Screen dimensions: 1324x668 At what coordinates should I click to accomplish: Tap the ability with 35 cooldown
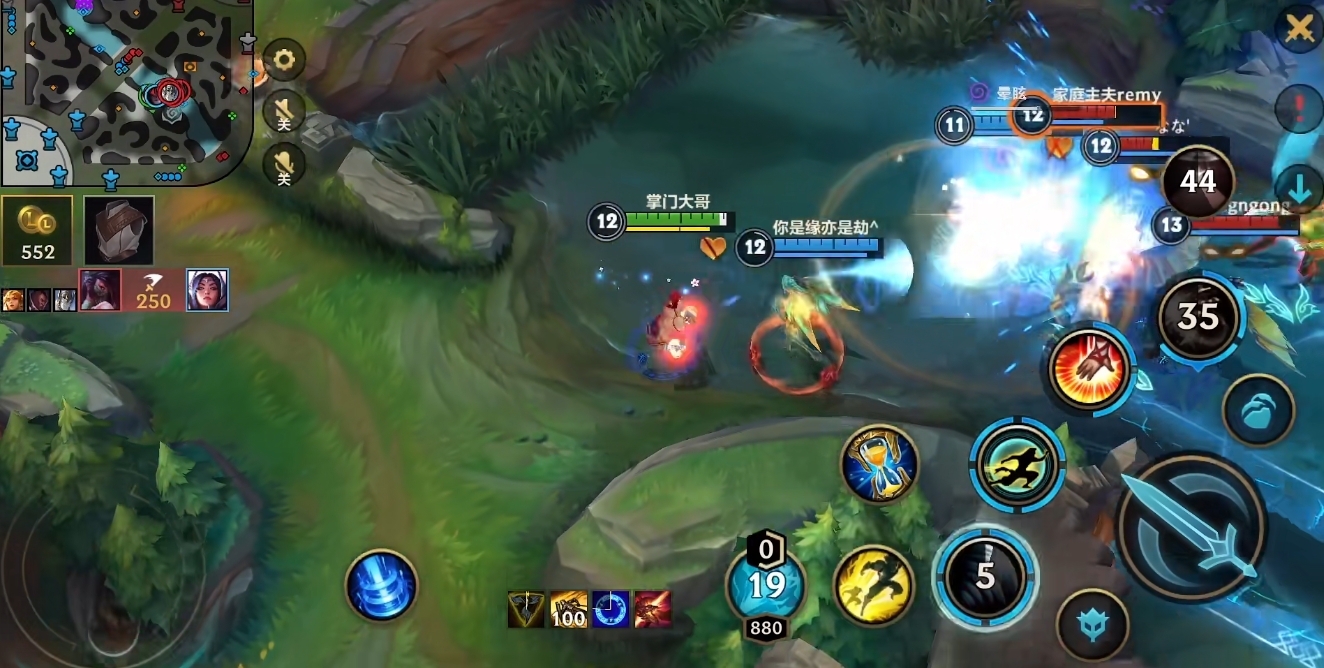pos(1198,318)
